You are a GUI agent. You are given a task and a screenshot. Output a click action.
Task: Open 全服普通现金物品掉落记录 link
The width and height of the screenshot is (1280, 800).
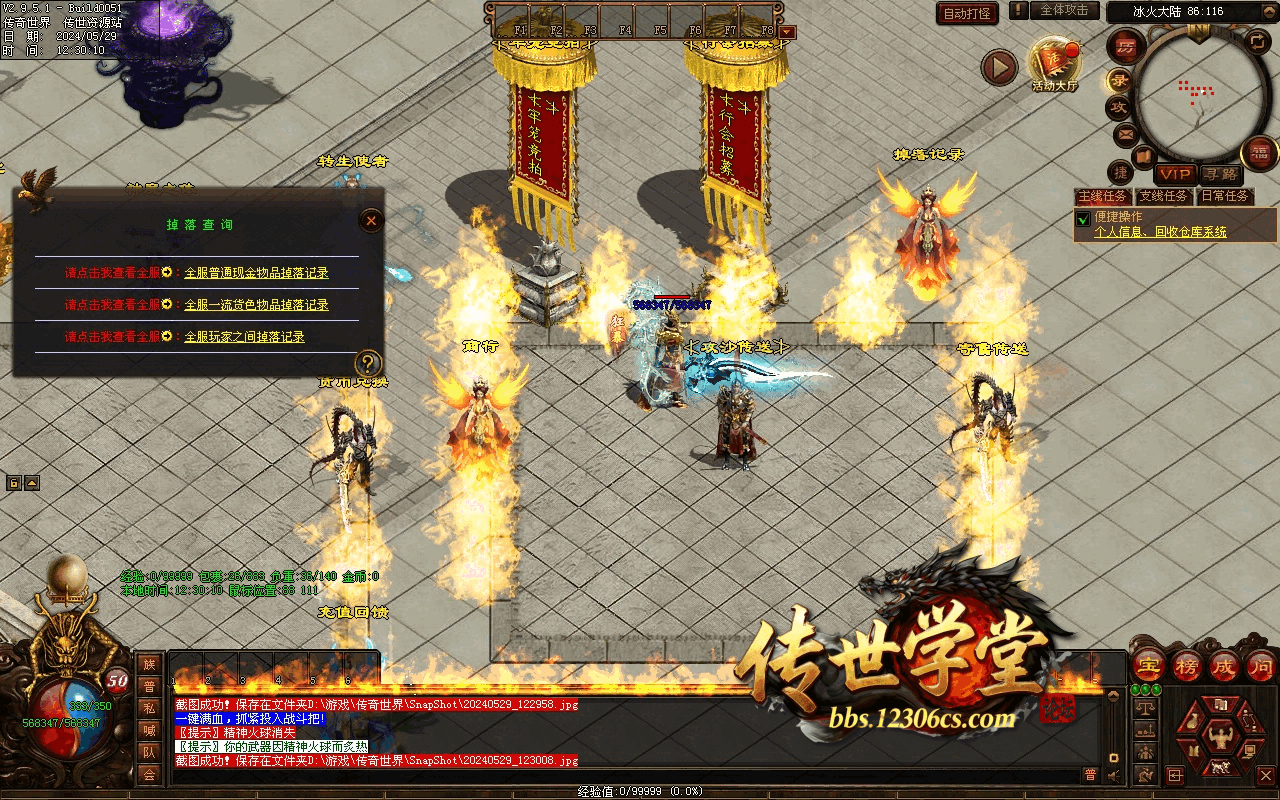pyautogui.click(x=256, y=272)
